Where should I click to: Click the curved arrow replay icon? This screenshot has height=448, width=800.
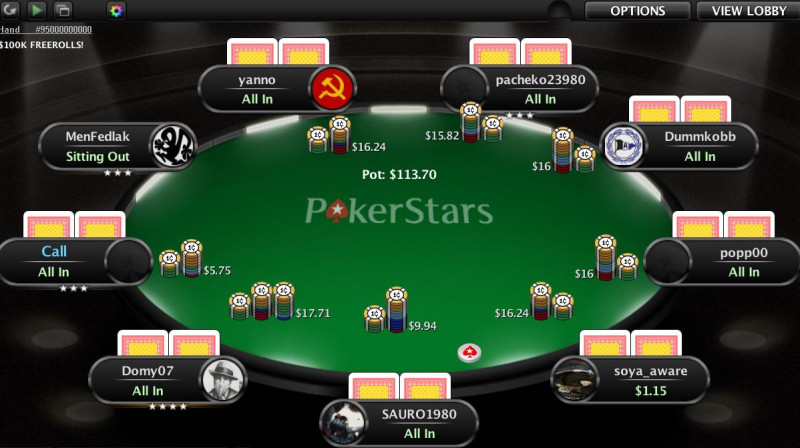[x=11, y=11]
